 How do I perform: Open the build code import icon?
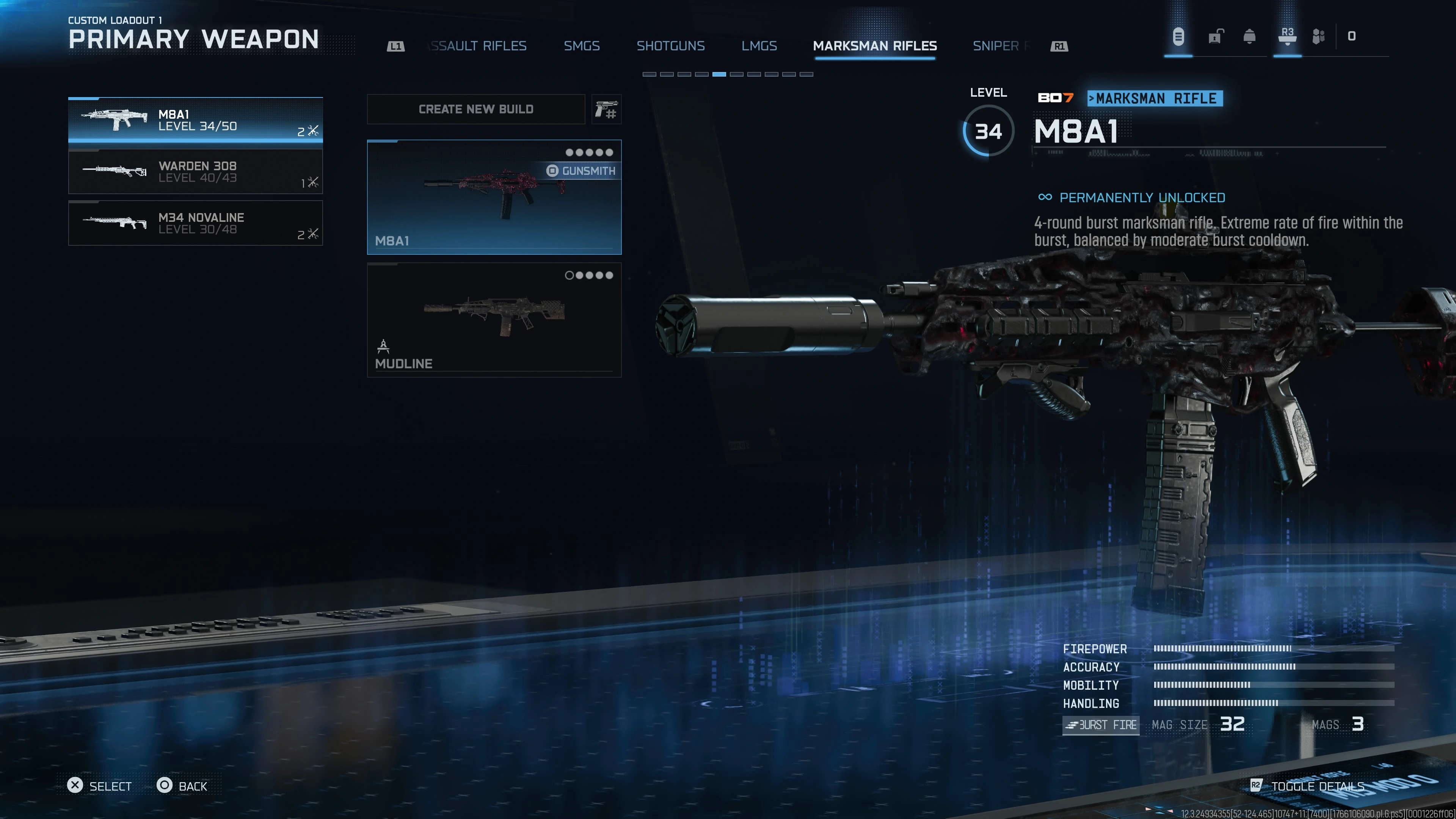(606, 109)
